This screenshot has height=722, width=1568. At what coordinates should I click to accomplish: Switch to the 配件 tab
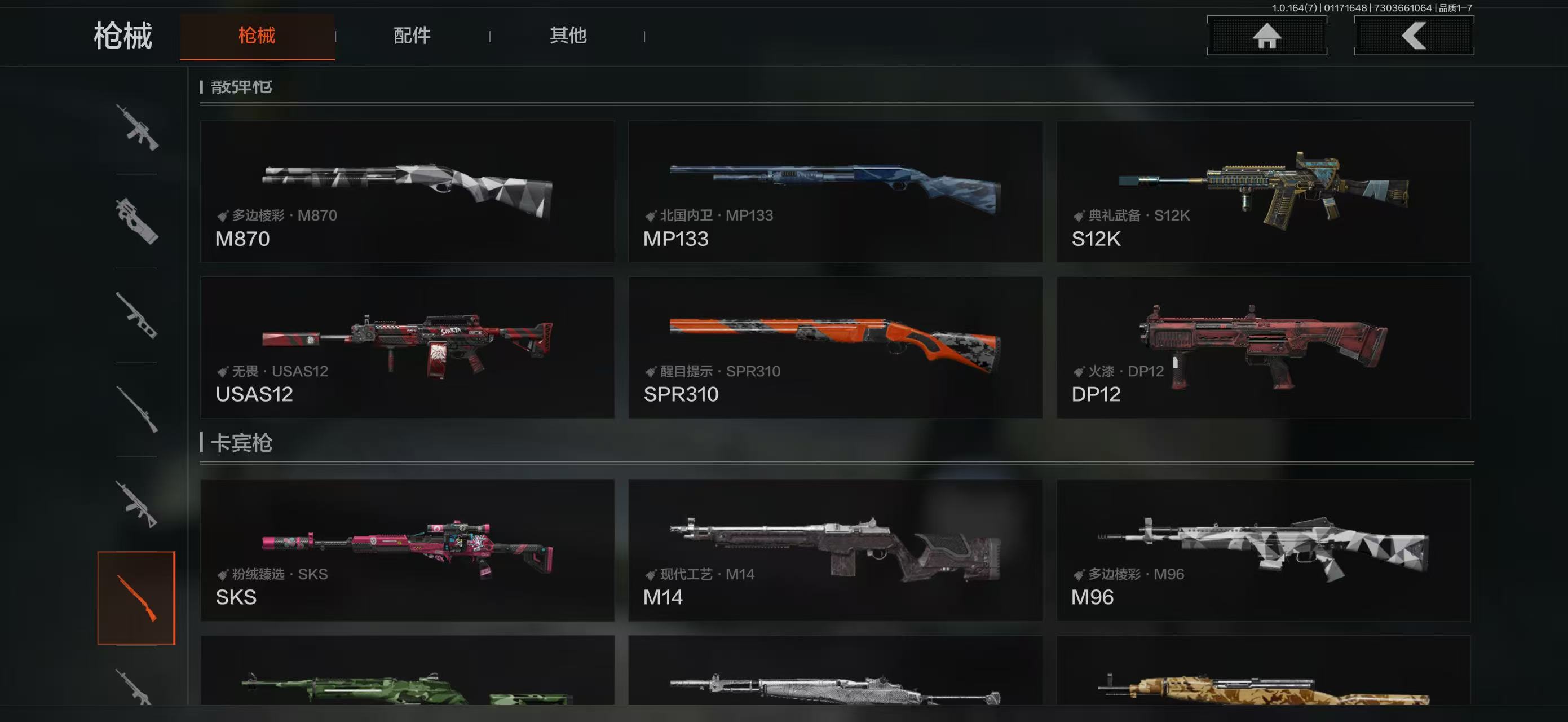point(412,36)
